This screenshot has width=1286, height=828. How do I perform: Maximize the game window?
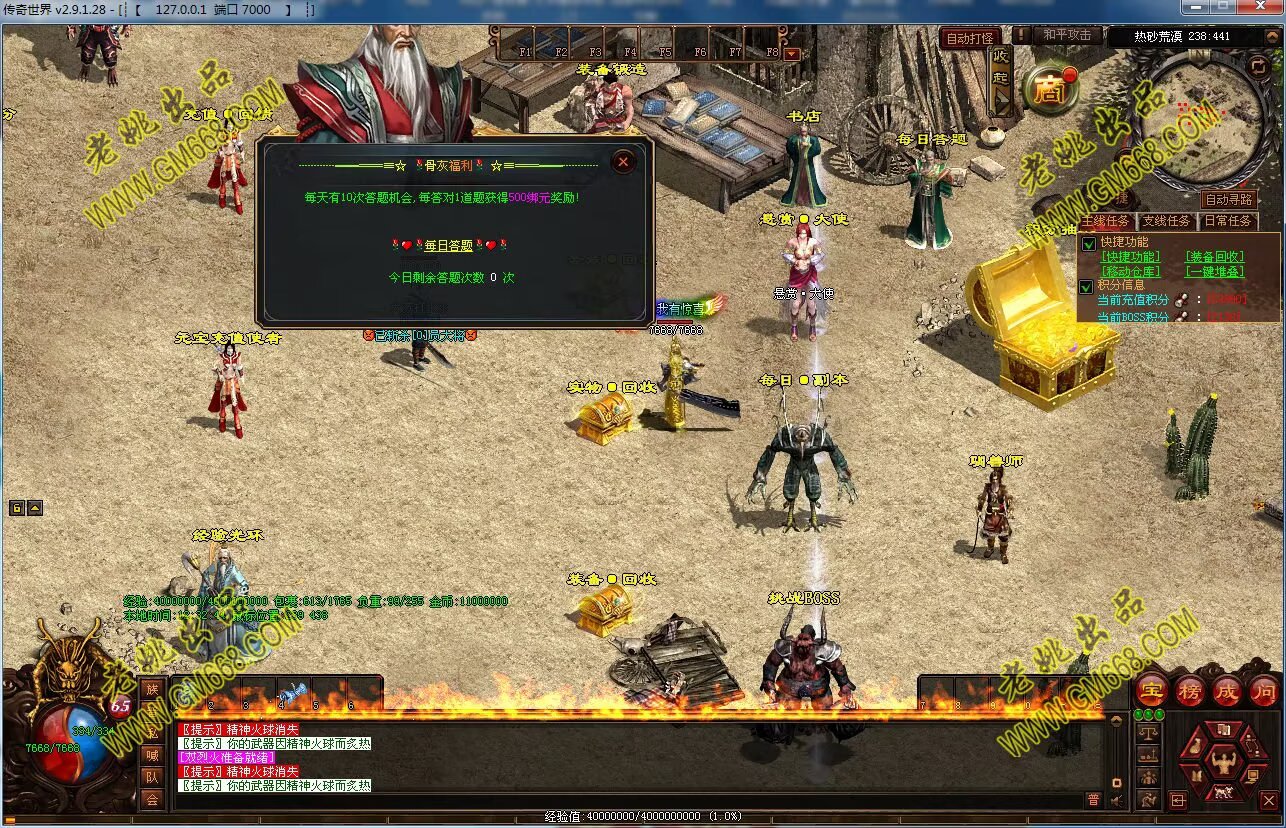(1221, 7)
